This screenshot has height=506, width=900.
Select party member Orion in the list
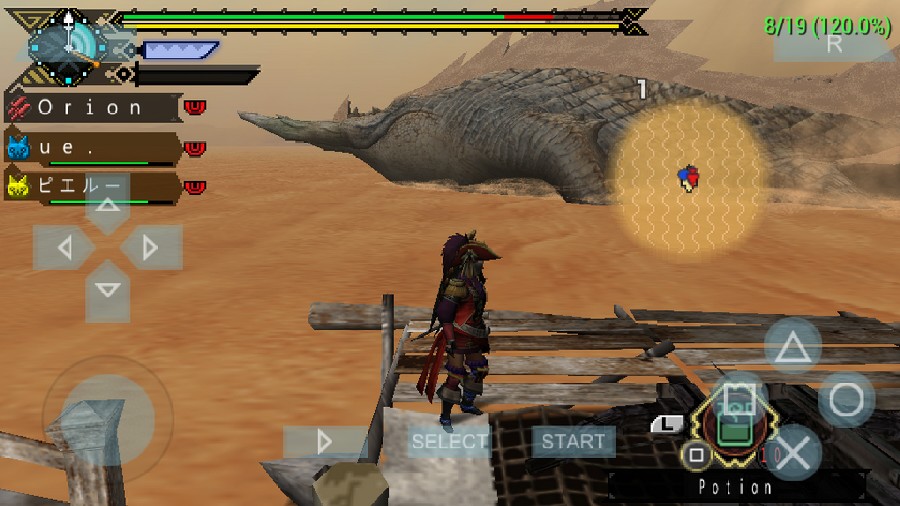pyautogui.click(x=92, y=107)
